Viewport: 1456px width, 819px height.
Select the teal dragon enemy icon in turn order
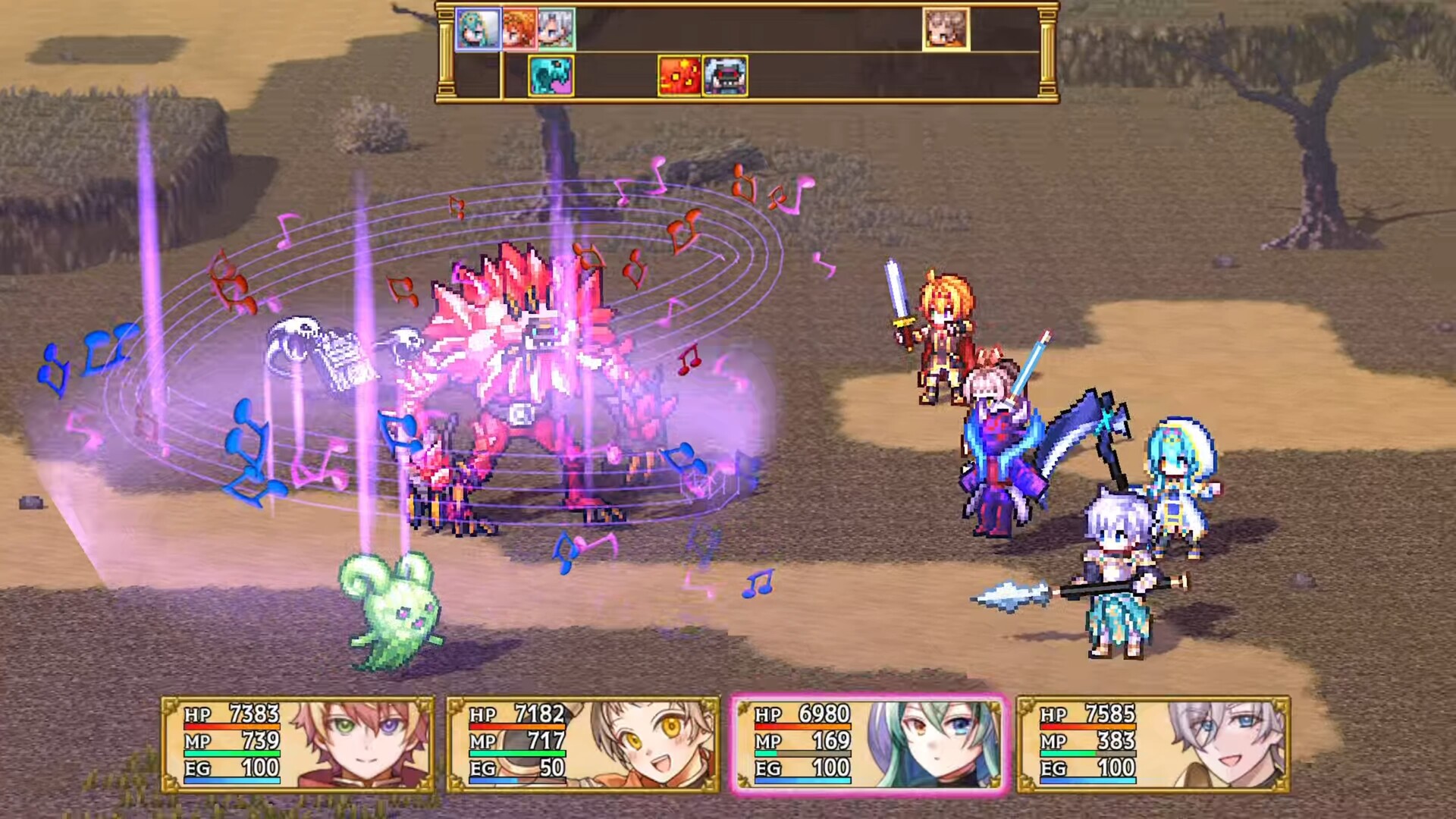(550, 77)
